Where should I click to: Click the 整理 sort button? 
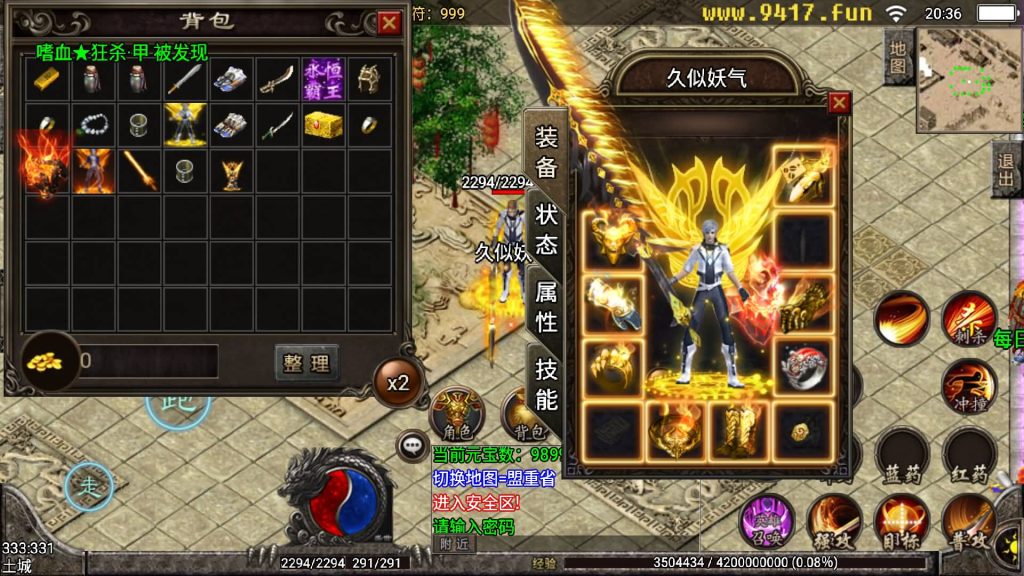306,363
